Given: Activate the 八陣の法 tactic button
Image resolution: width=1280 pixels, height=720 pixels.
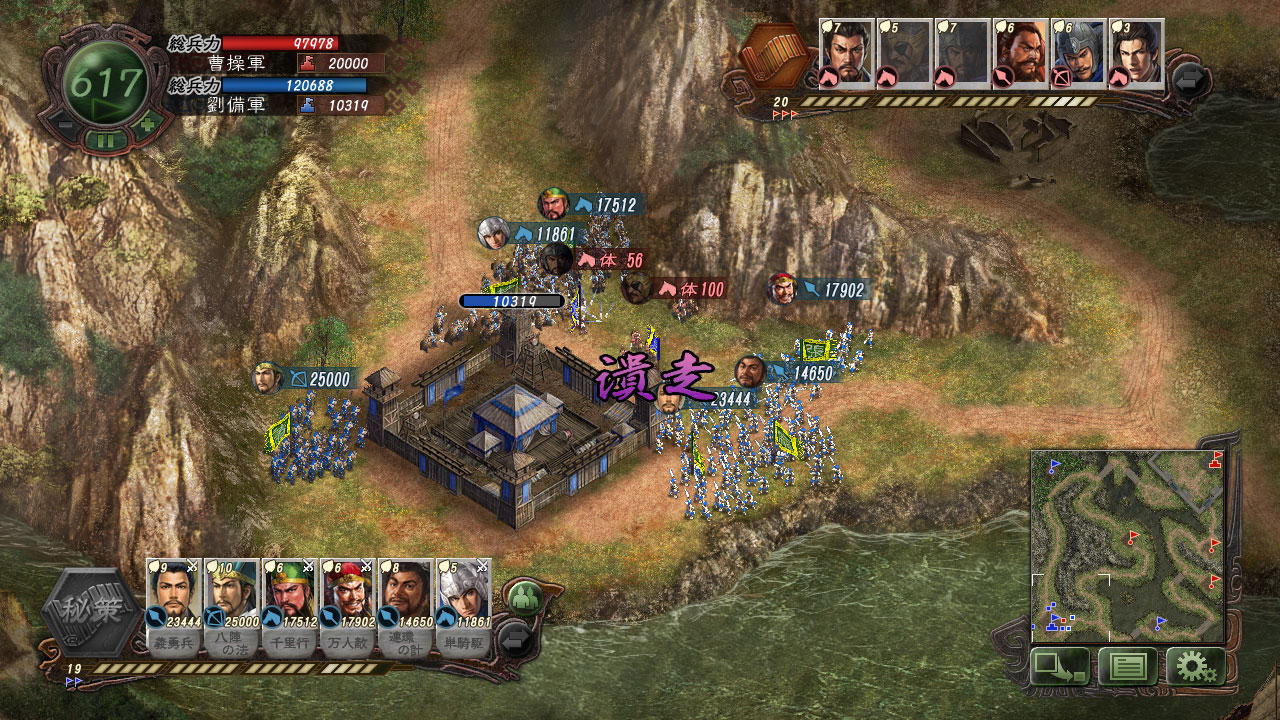Looking at the screenshot, I should click(232, 644).
